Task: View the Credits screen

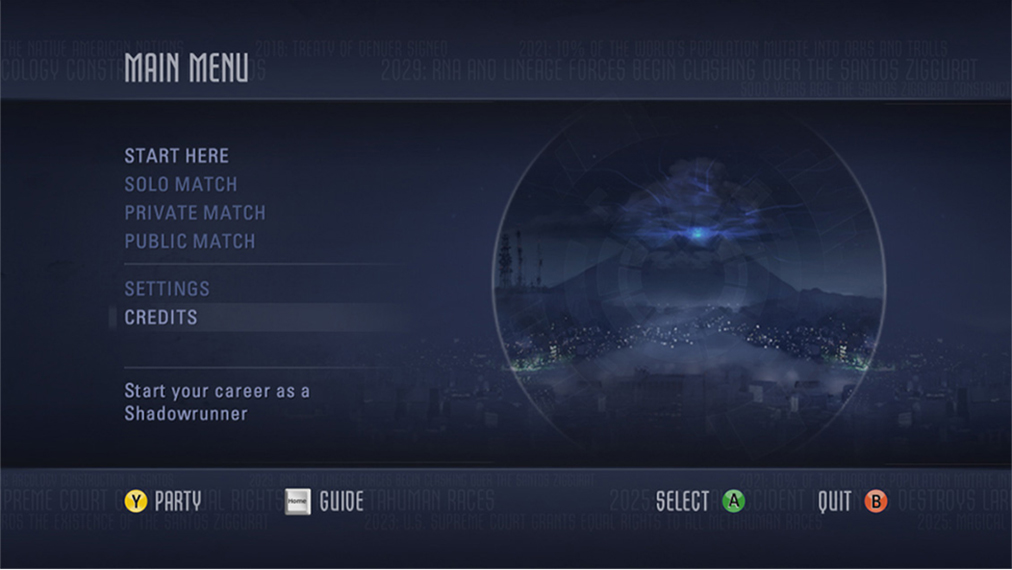Action: (x=161, y=318)
